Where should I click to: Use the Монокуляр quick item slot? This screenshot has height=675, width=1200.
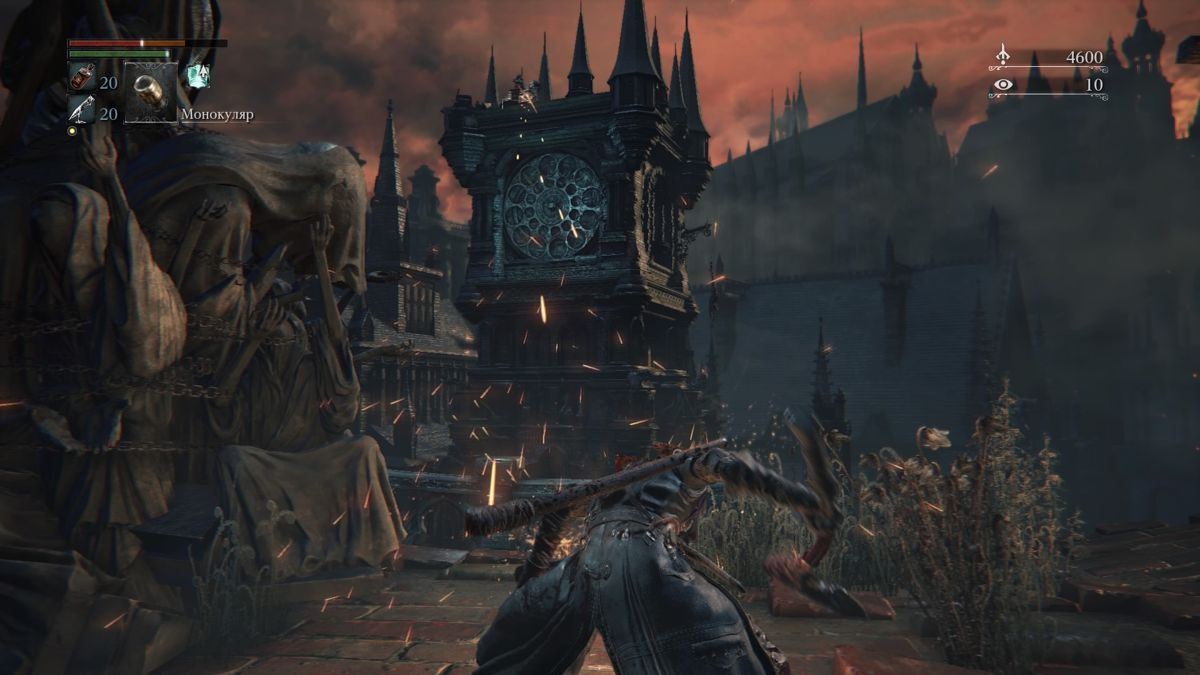click(x=150, y=93)
